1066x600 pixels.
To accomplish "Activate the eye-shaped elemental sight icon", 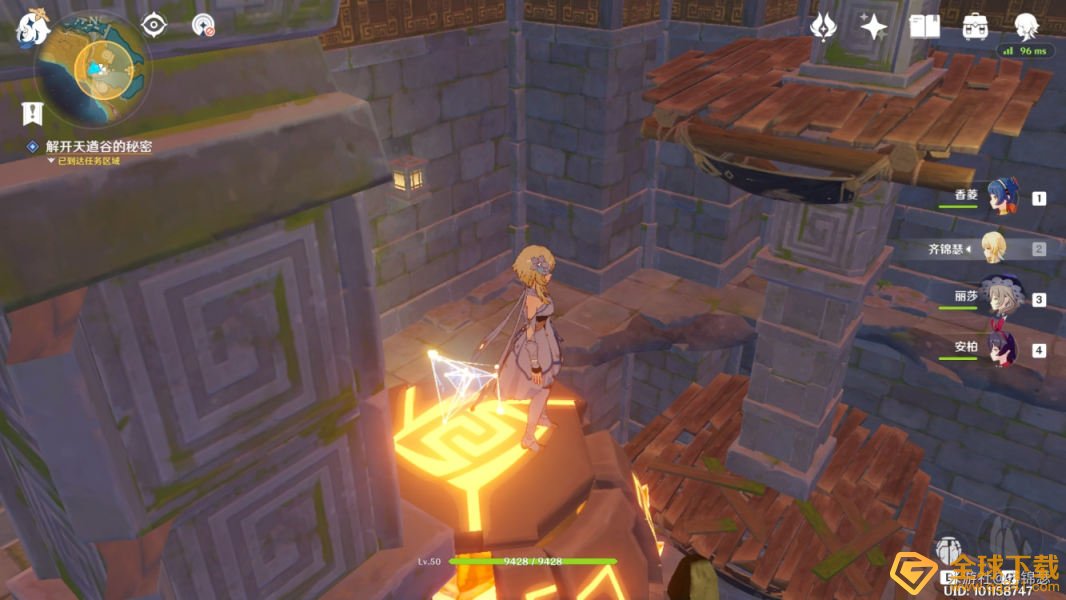I will pyautogui.click(x=153, y=25).
